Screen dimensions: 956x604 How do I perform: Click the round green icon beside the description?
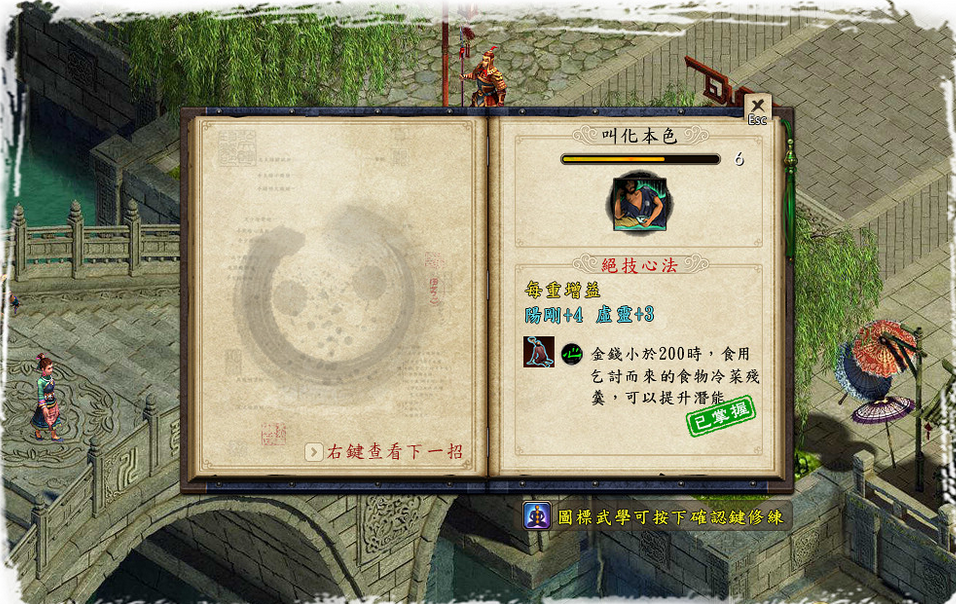click(572, 353)
